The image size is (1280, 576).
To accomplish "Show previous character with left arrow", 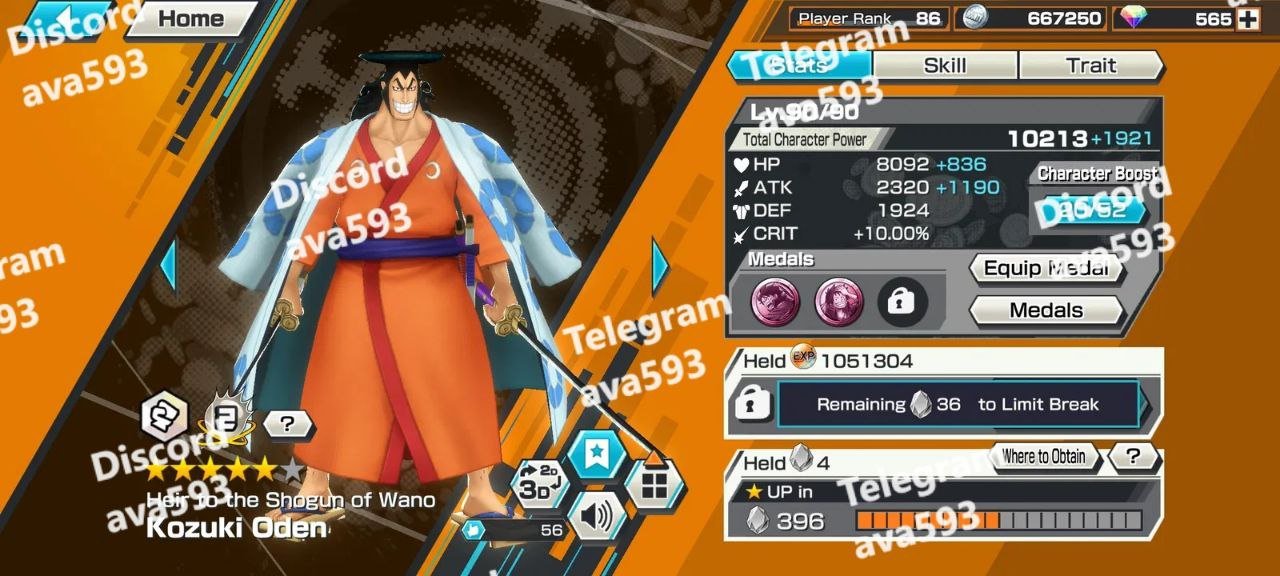I will (x=168, y=266).
